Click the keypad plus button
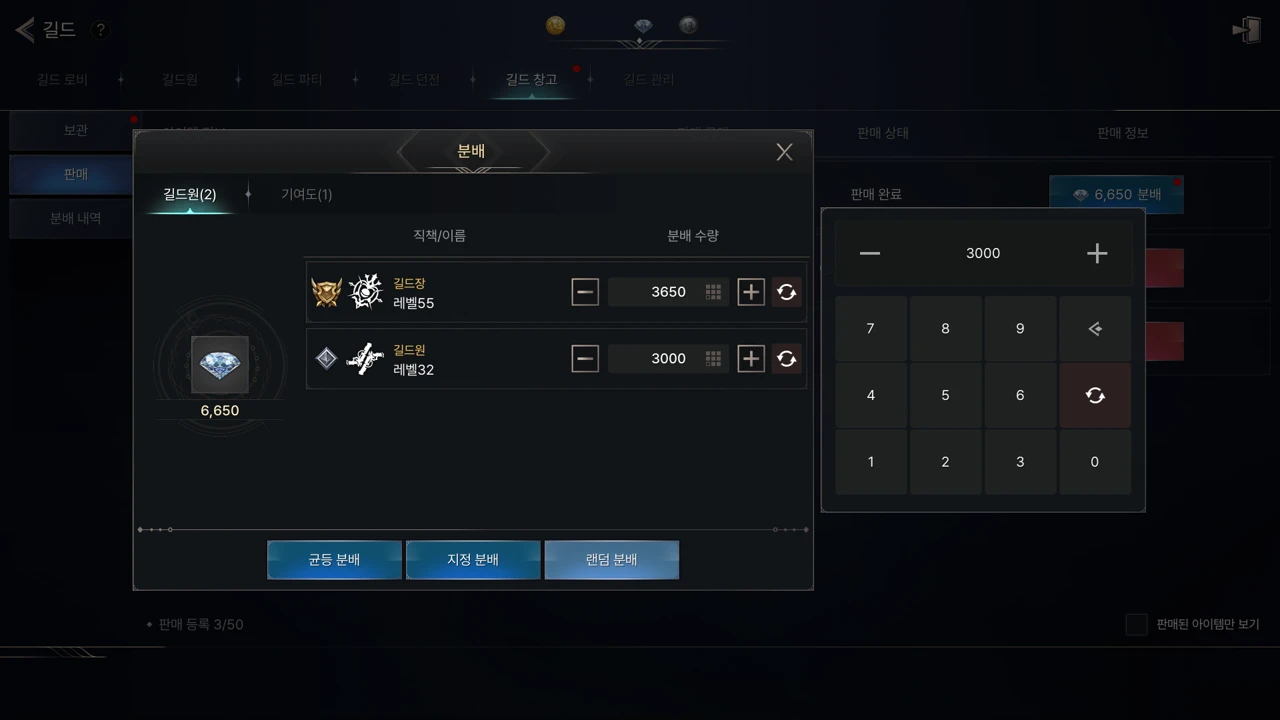 tap(1097, 254)
